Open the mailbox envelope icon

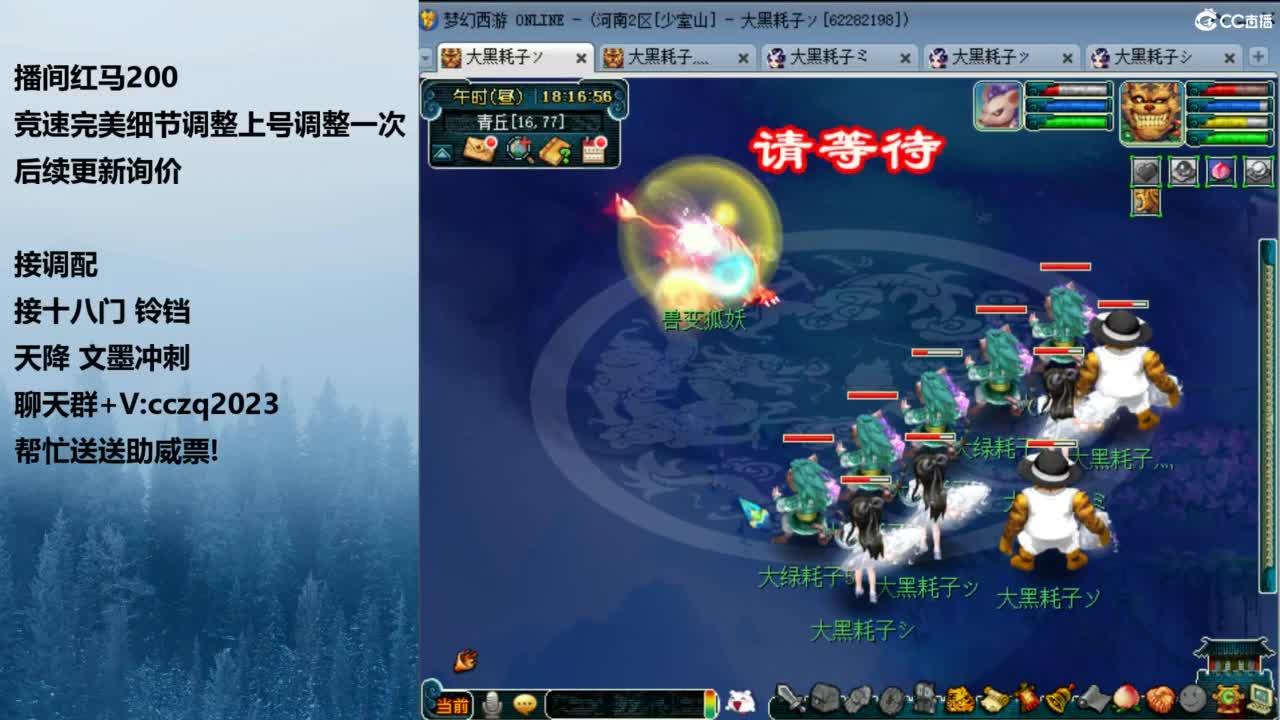[480, 150]
